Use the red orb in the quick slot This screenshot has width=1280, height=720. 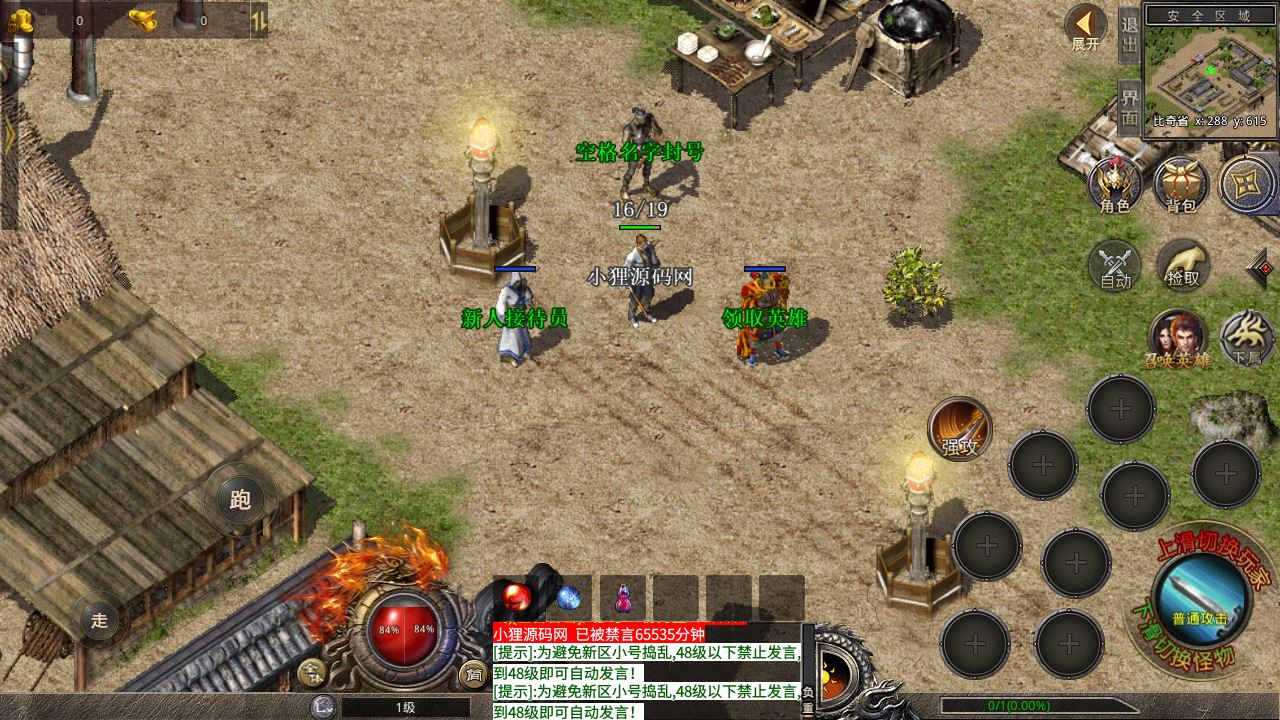tap(517, 597)
